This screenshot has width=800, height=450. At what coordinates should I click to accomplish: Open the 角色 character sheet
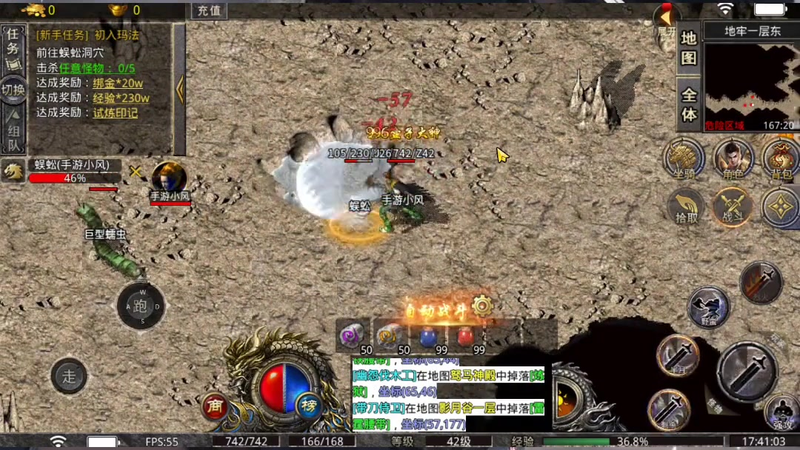click(733, 158)
